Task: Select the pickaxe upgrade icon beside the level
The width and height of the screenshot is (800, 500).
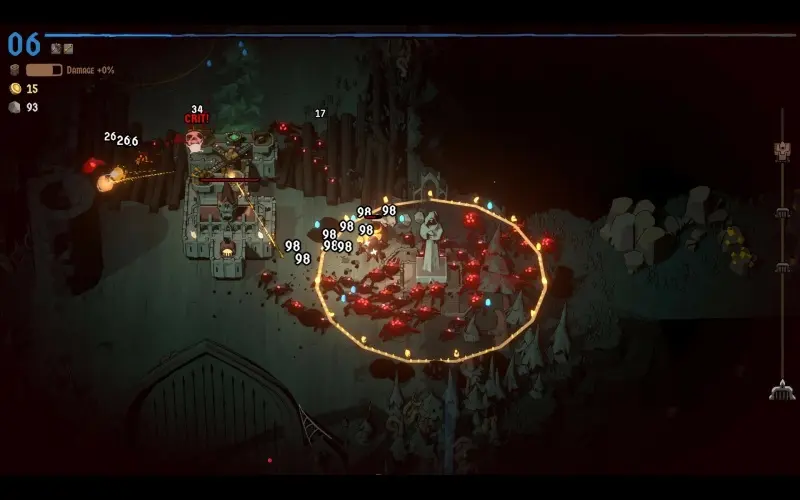Action: point(56,48)
